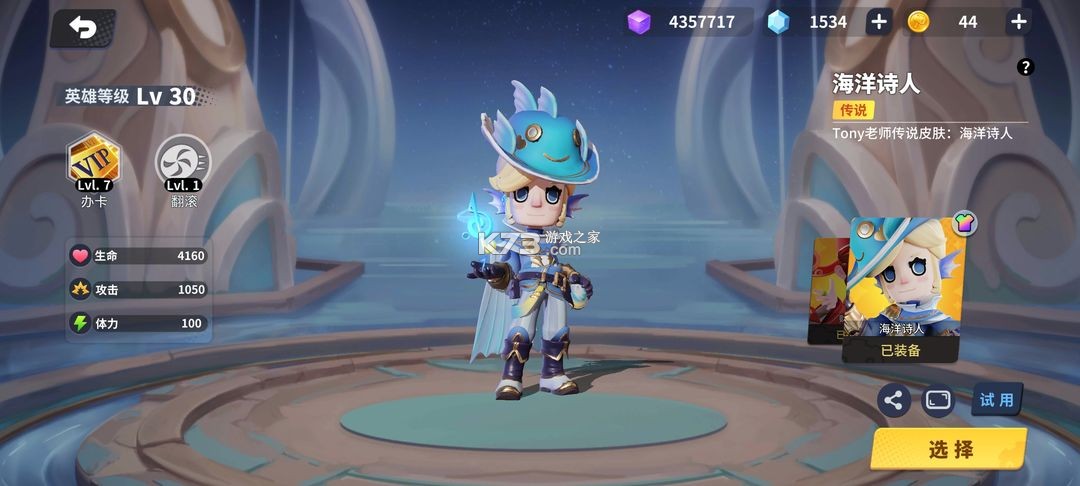Viewport: 1080px width, 486px height.
Task: Share this hero with the share icon
Action: [893, 400]
